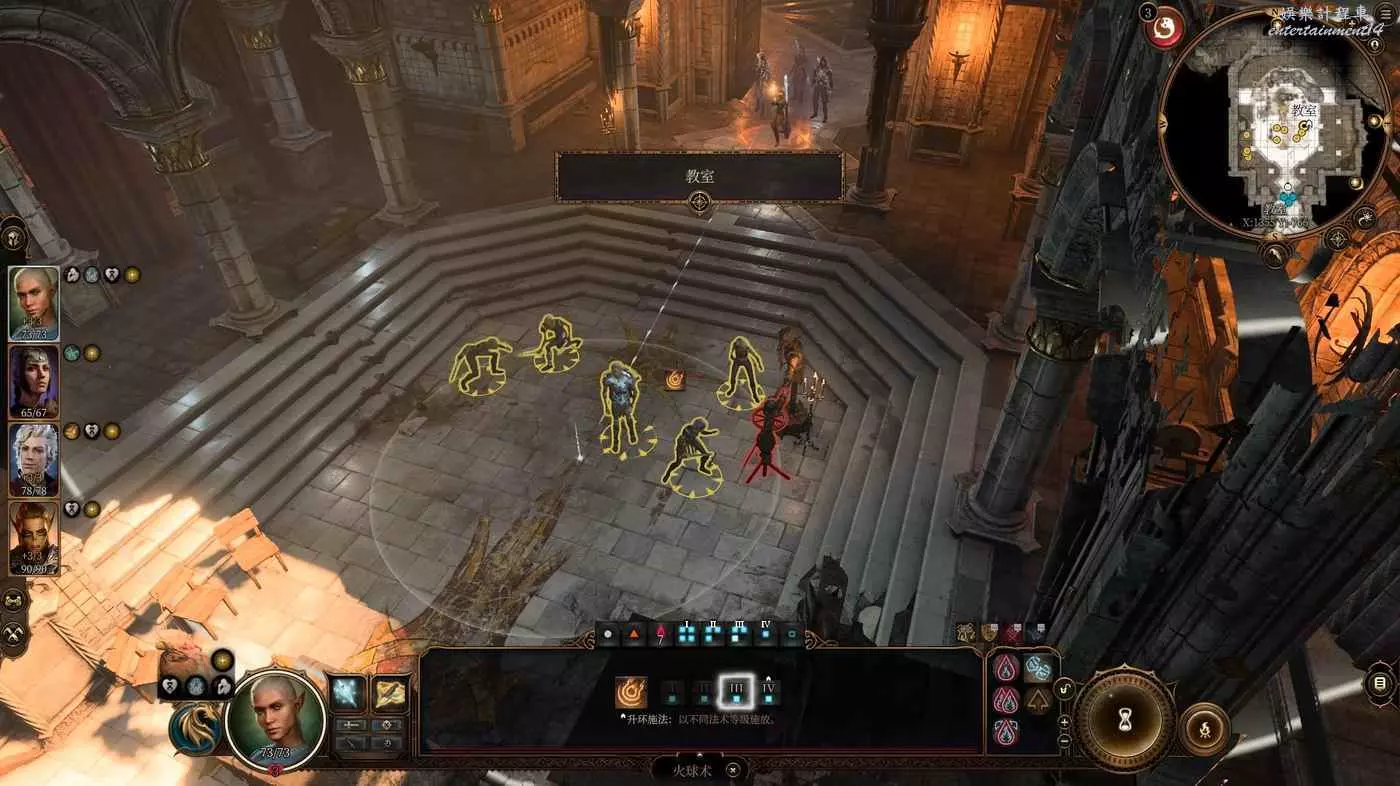Click the main character's large round portrait
1400x786 pixels.
click(275, 716)
